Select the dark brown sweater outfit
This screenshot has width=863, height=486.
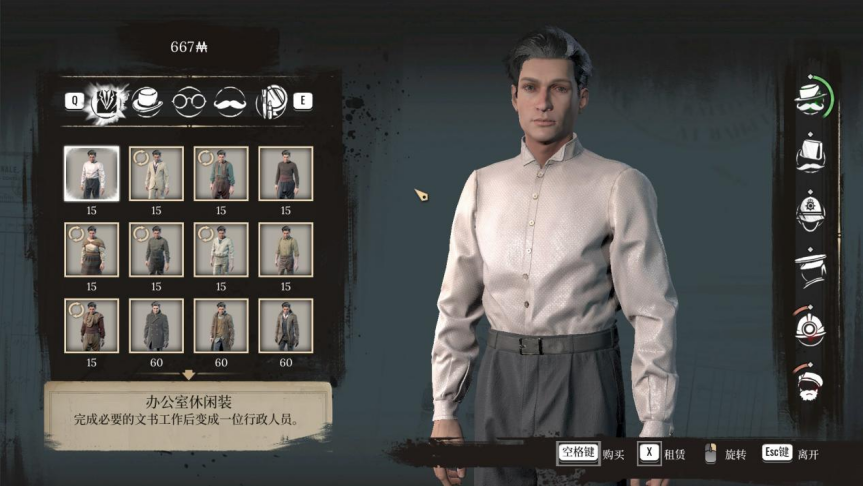point(286,174)
